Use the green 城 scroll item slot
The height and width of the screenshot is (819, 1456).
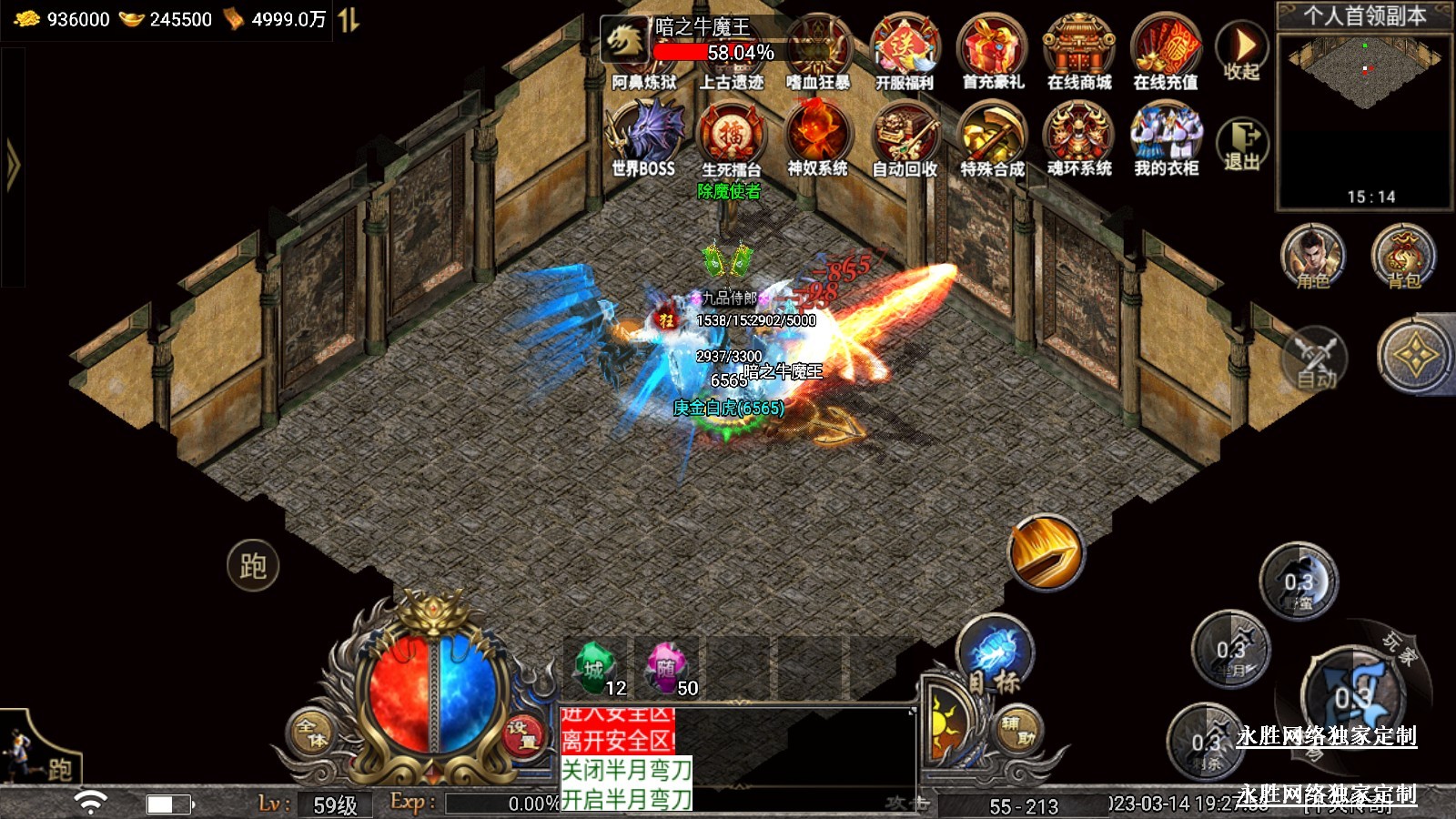click(x=596, y=669)
